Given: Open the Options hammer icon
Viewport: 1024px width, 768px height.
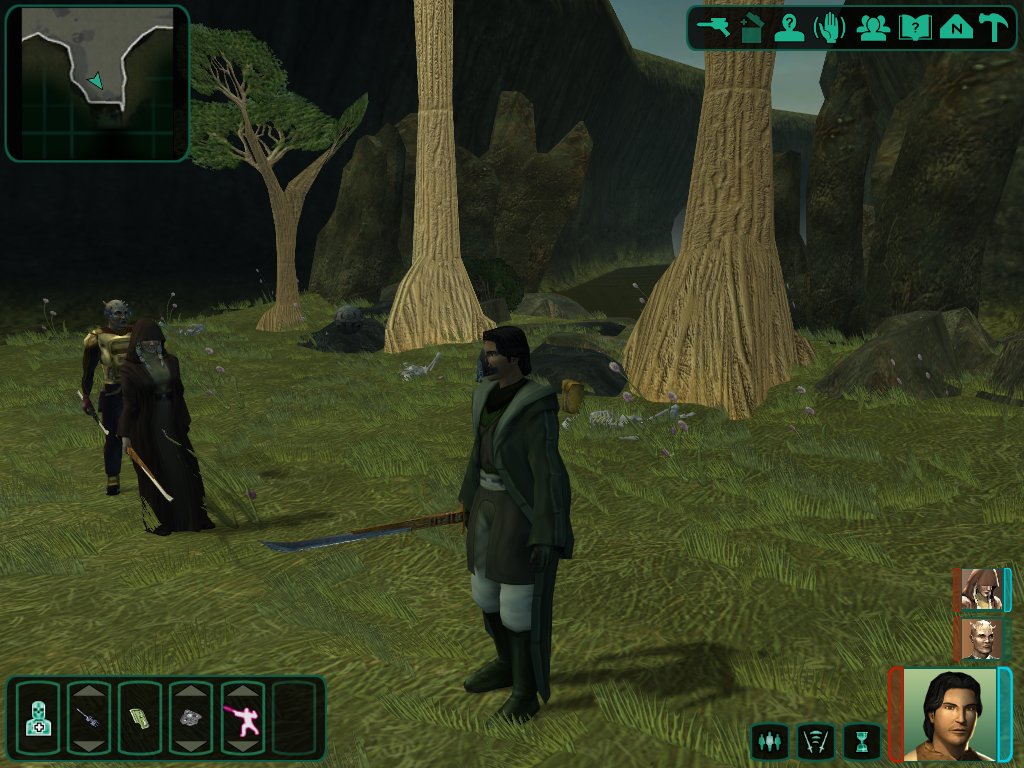Looking at the screenshot, I should (x=993, y=27).
